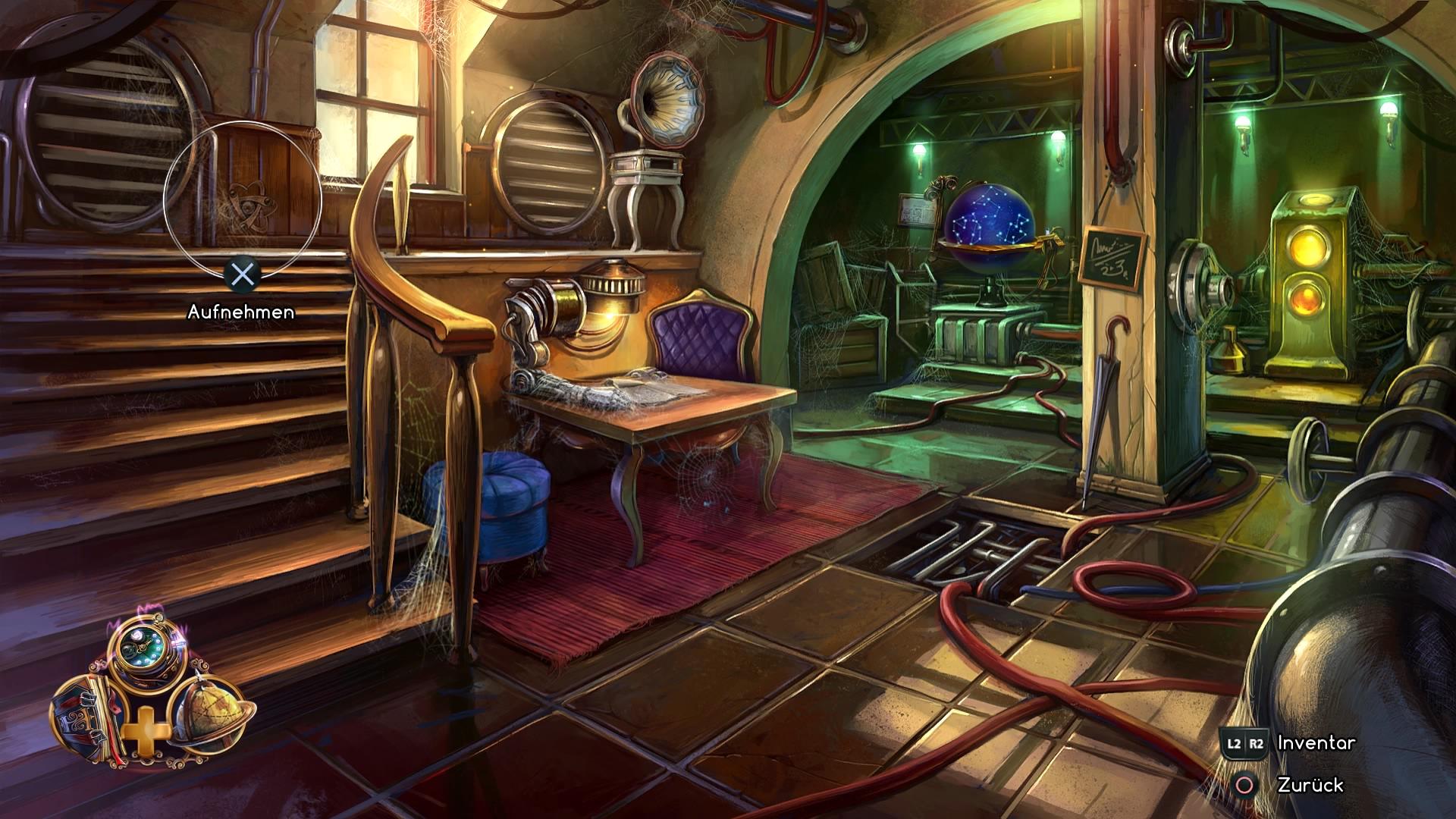This screenshot has height=819, width=1456.
Task: Choose Aufnehmen to pick up the item
Action: tap(243, 312)
